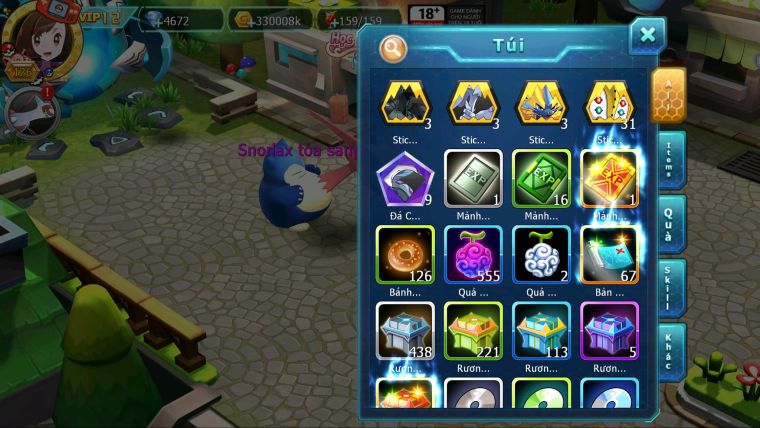The image size is (760, 428).
Task: Select the green chest stack of 221
Action: 473,329
